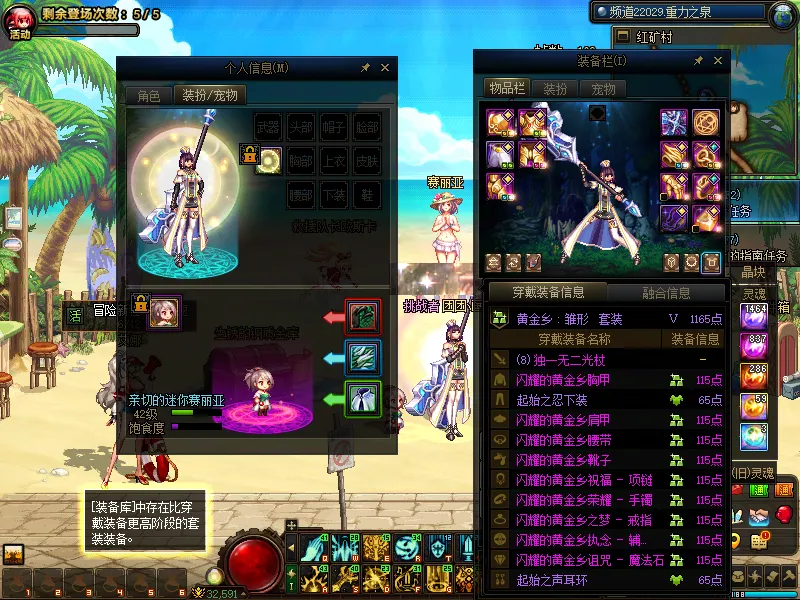Click the mini 赛丽亚 pet portrait slot
This screenshot has width=800, height=600.
(x=164, y=312)
